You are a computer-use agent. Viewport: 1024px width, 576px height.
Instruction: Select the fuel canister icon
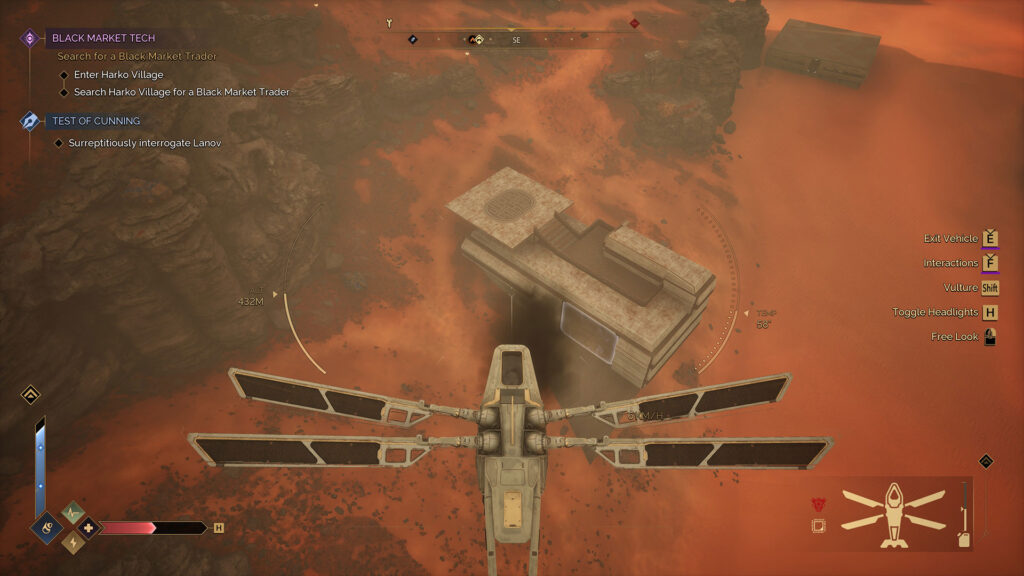tap(963, 538)
